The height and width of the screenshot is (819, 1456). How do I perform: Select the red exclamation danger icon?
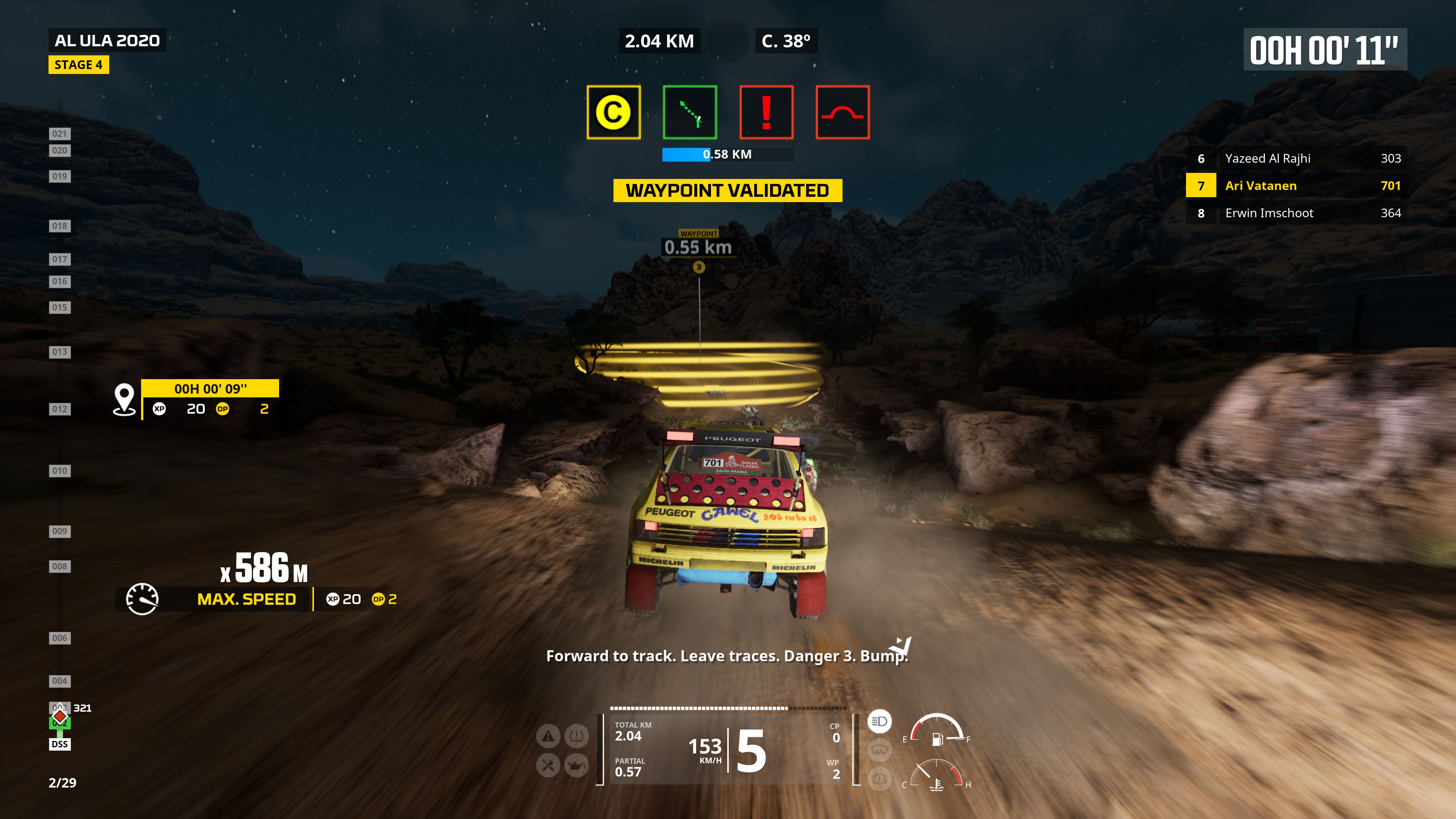tap(766, 112)
